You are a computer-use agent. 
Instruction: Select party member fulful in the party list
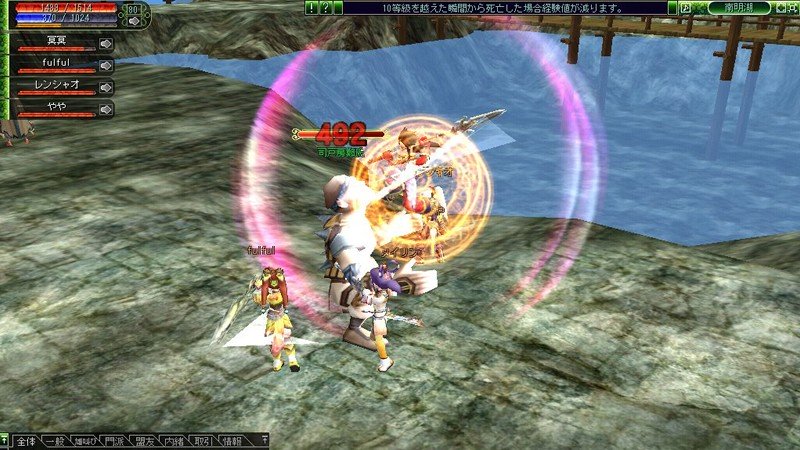pyautogui.click(x=56, y=65)
